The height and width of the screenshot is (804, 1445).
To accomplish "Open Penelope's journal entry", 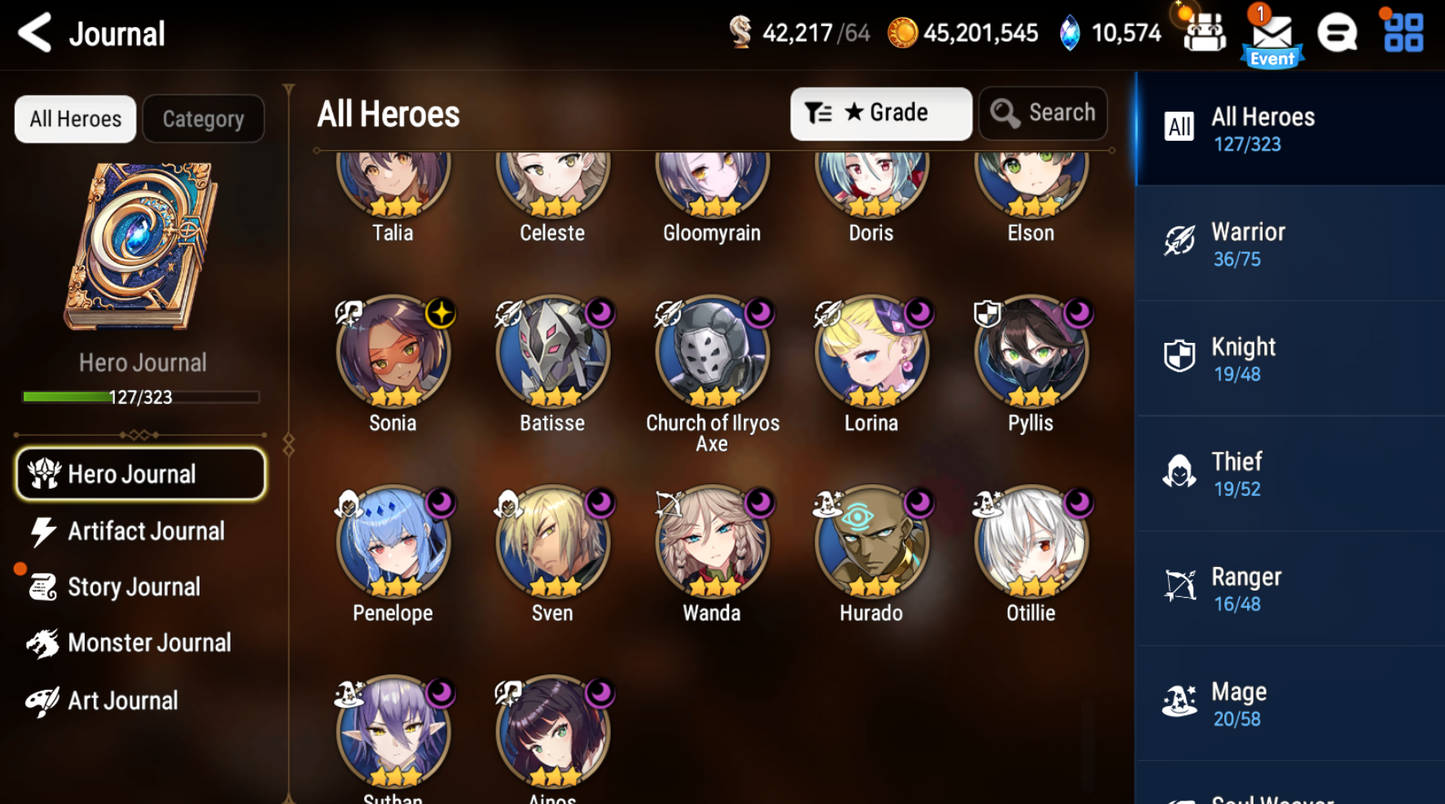I will (x=393, y=542).
